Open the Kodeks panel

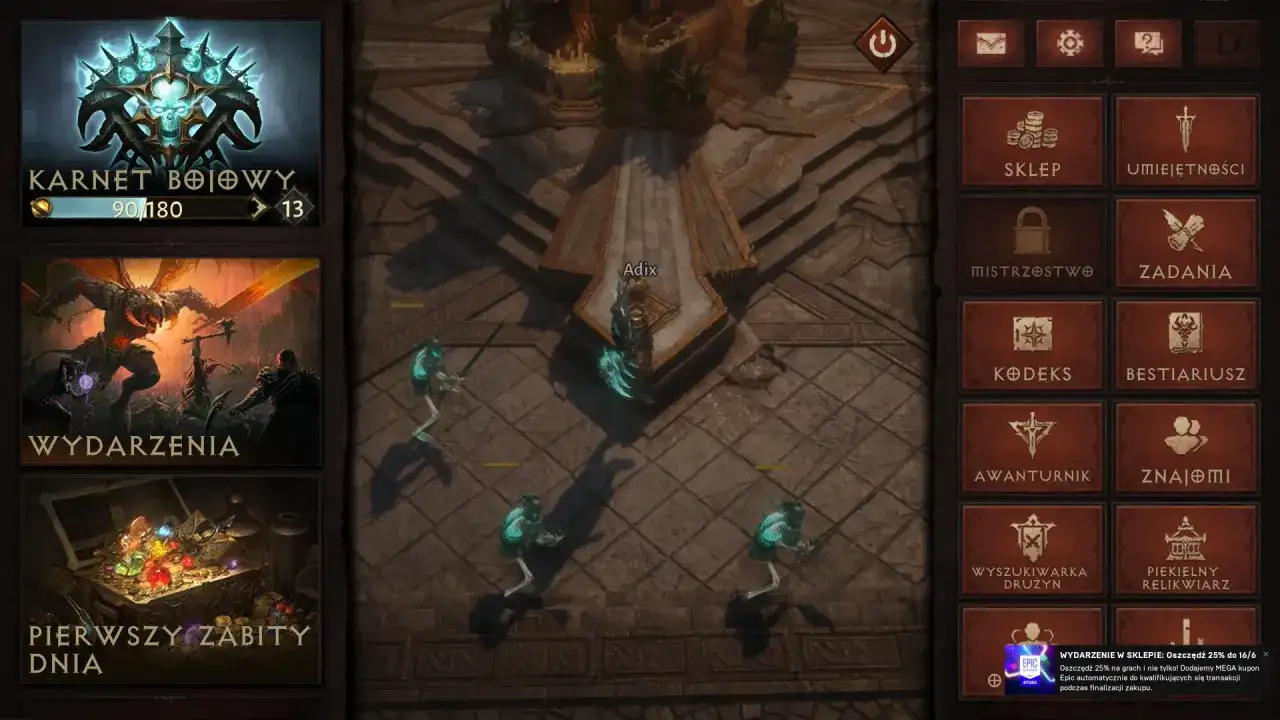pos(1031,345)
